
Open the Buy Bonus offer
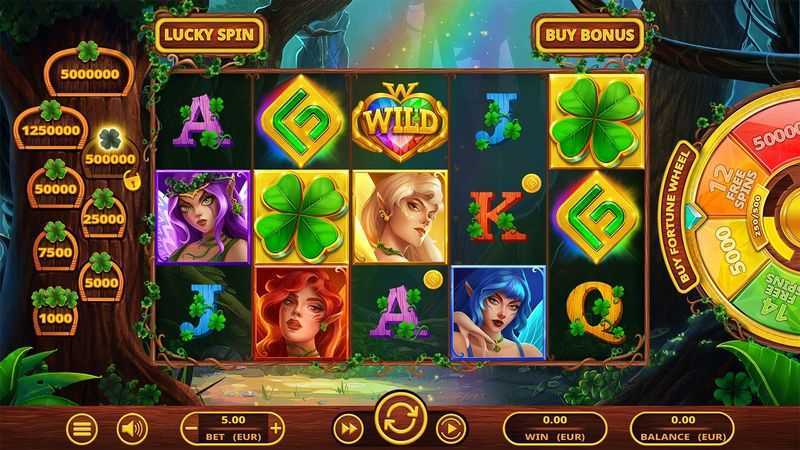tap(588, 34)
